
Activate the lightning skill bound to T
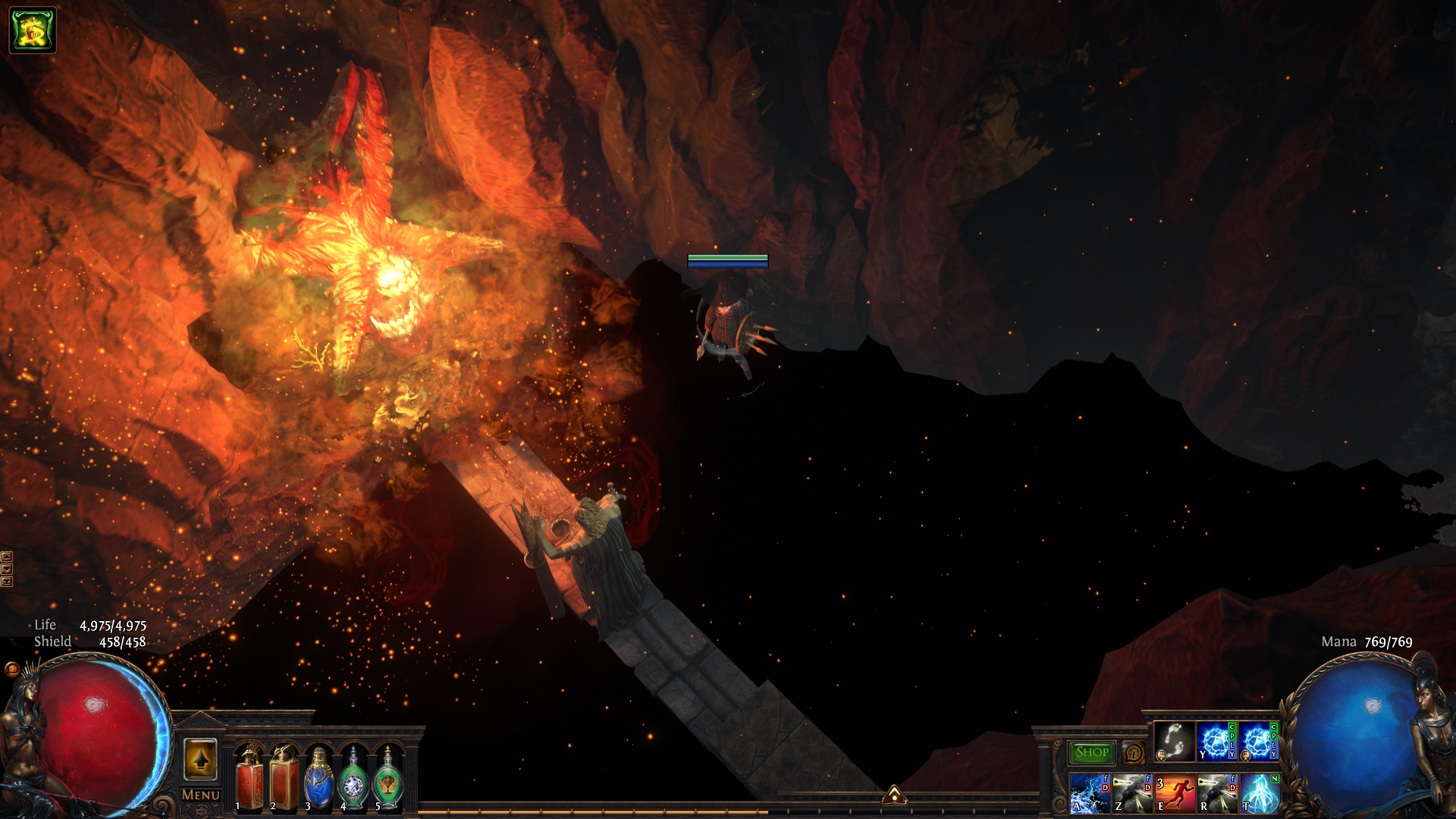(x=1260, y=793)
